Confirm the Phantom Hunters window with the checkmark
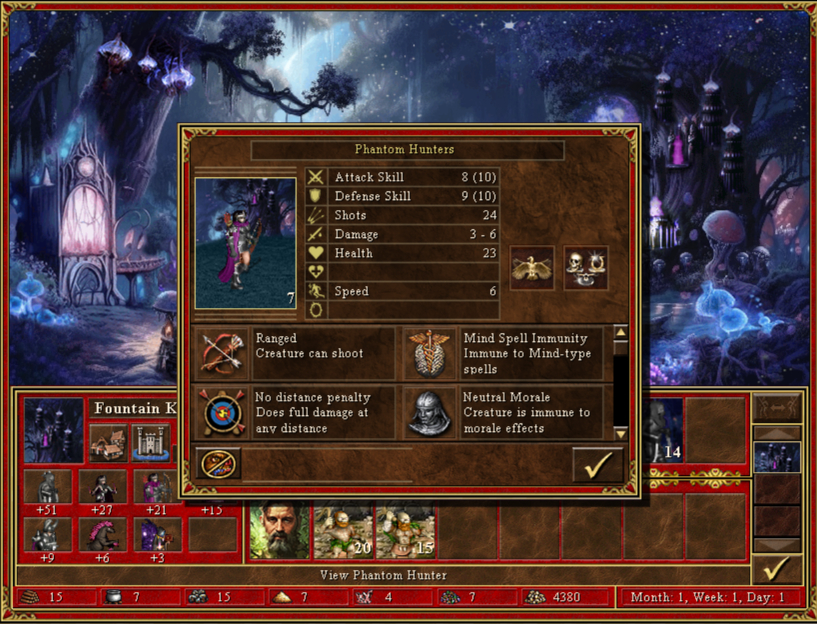 [598, 465]
